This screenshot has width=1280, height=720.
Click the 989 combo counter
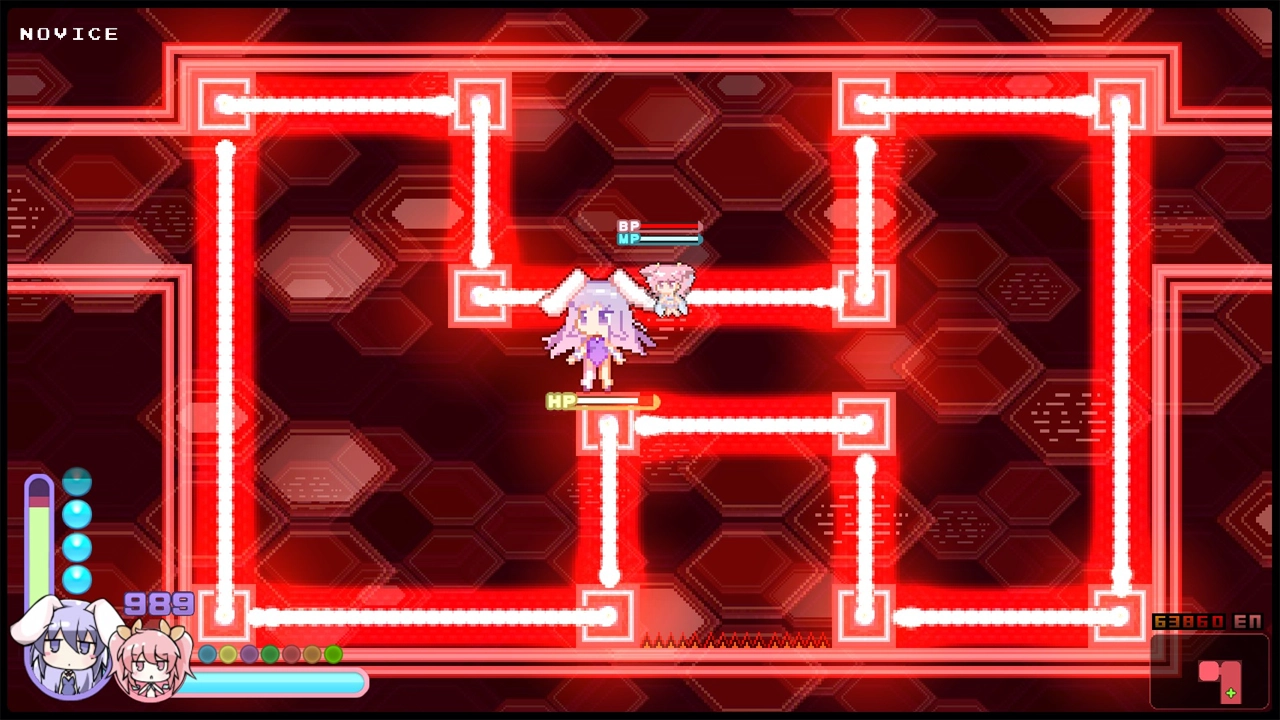[x=157, y=604]
